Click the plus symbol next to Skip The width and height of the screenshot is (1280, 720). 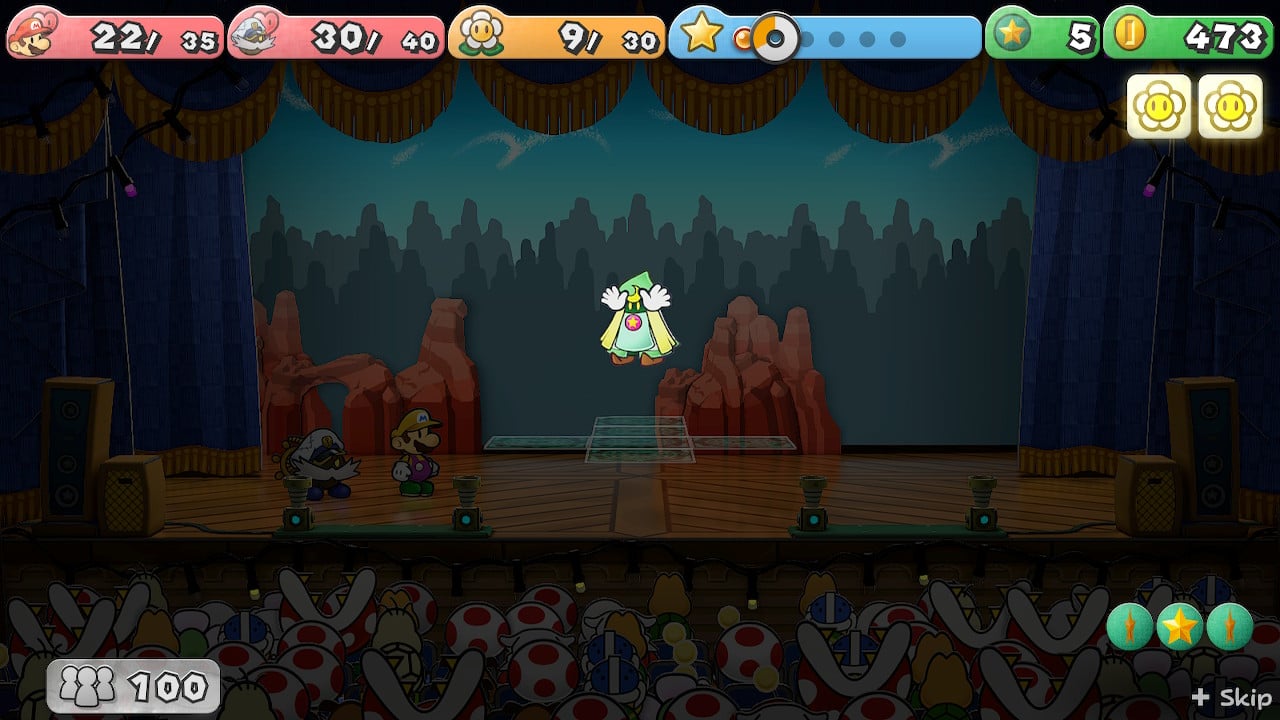pos(1199,699)
